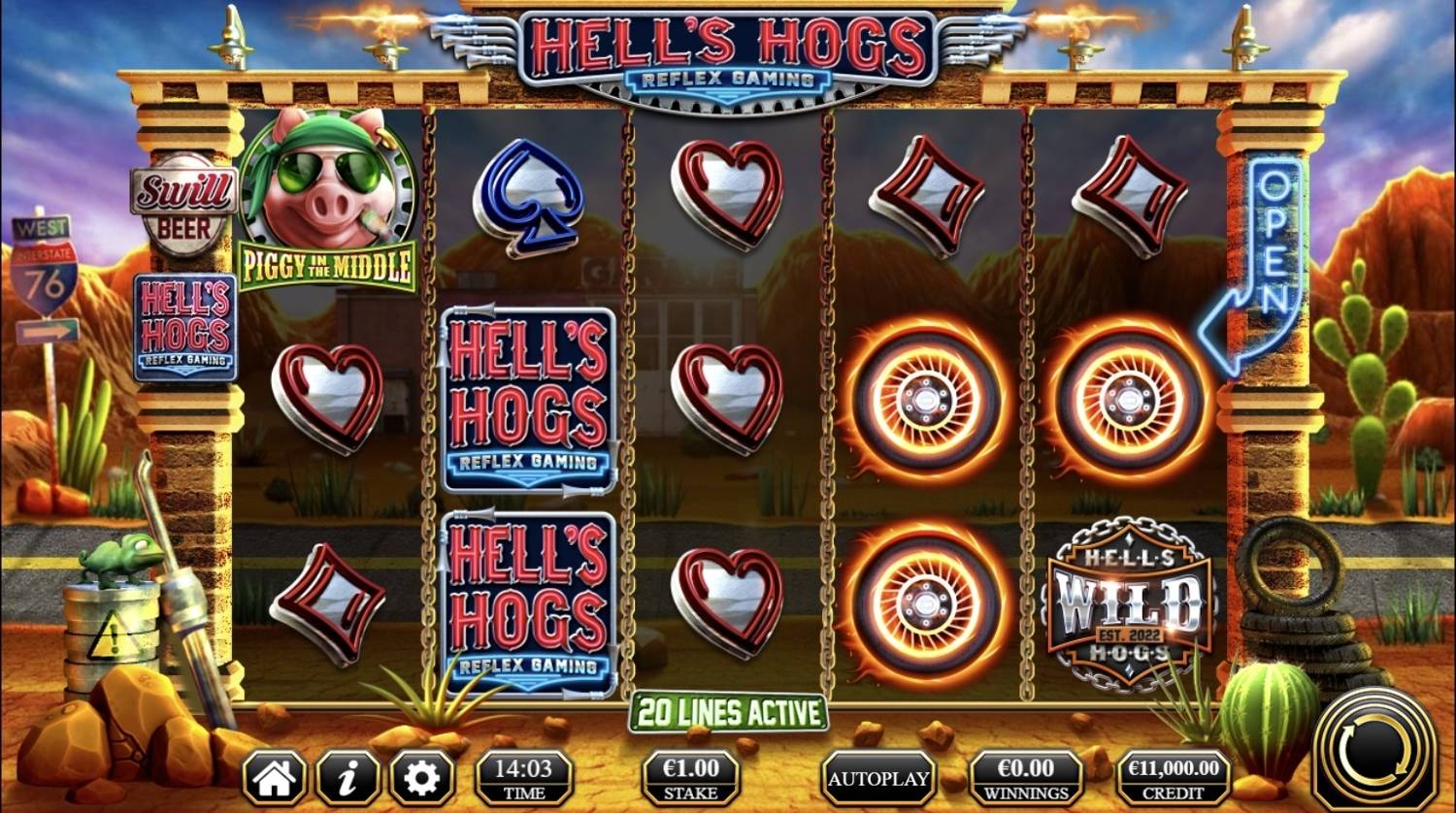Open the game information panel via the i icon
The height and width of the screenshot is (813, 1456).
click(x=349, y=777)
